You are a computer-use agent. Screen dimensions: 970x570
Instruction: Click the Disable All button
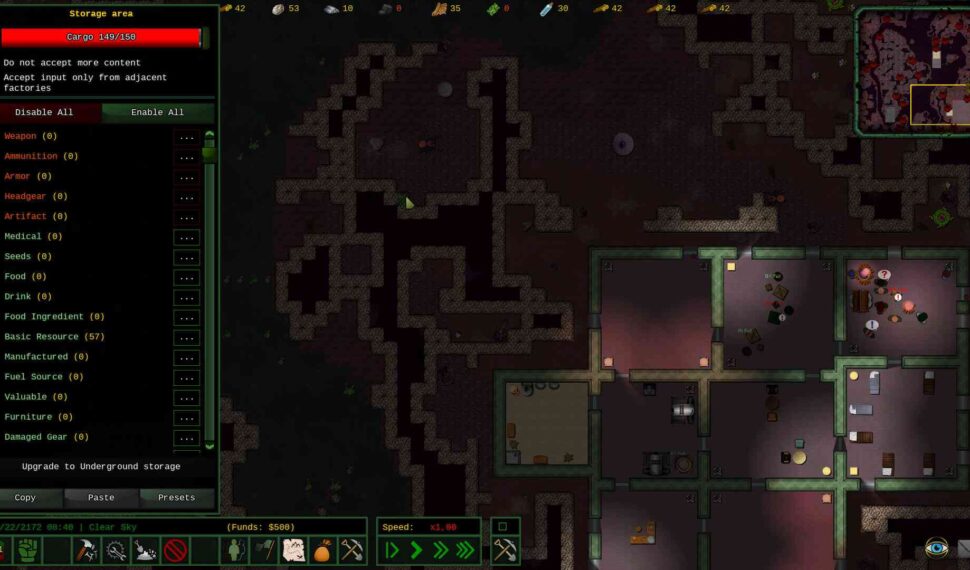pyautogui.click(x=44, y=112)
